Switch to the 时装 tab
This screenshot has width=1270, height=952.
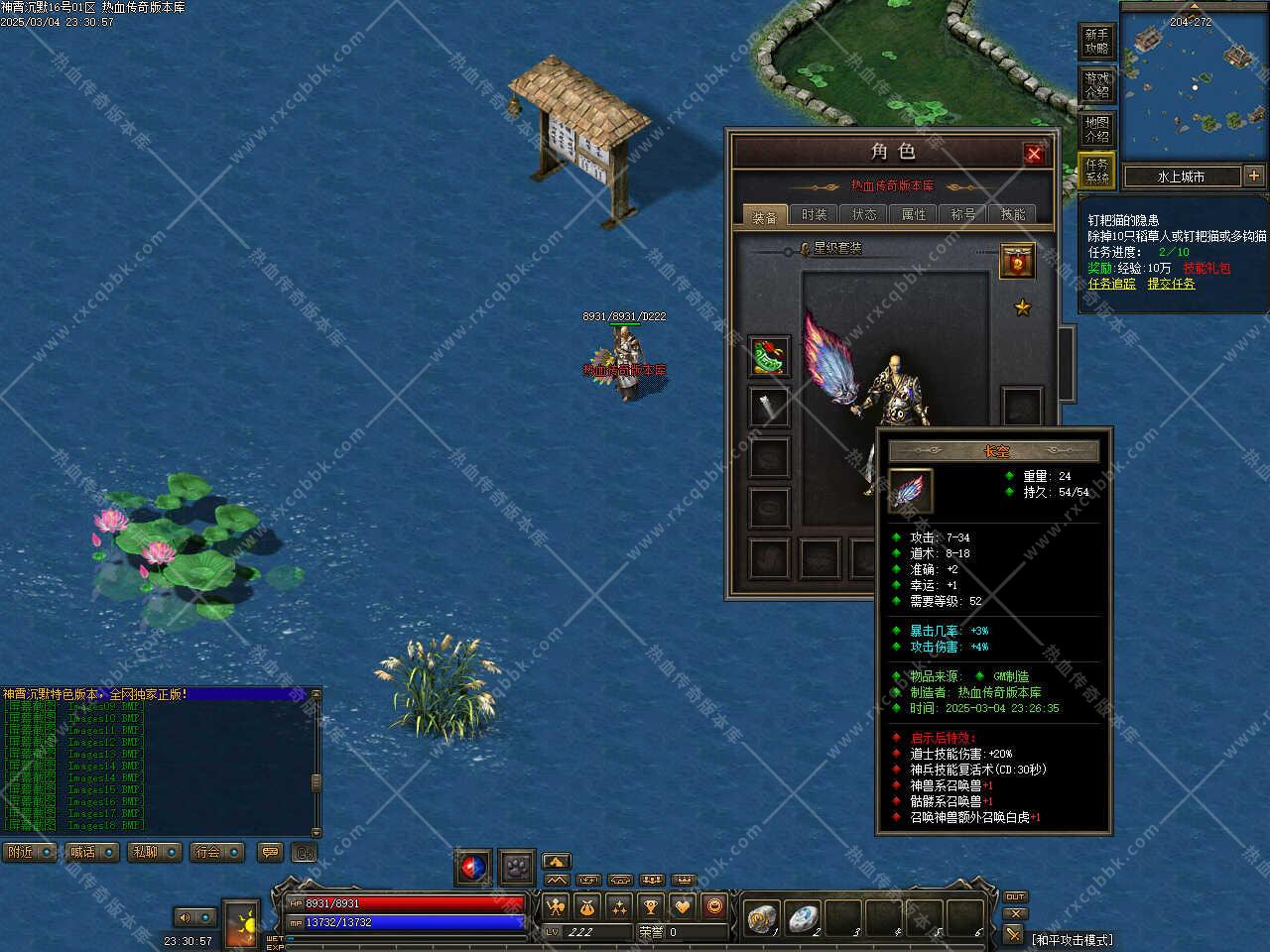pyautogui.click(x=815, y=214)
